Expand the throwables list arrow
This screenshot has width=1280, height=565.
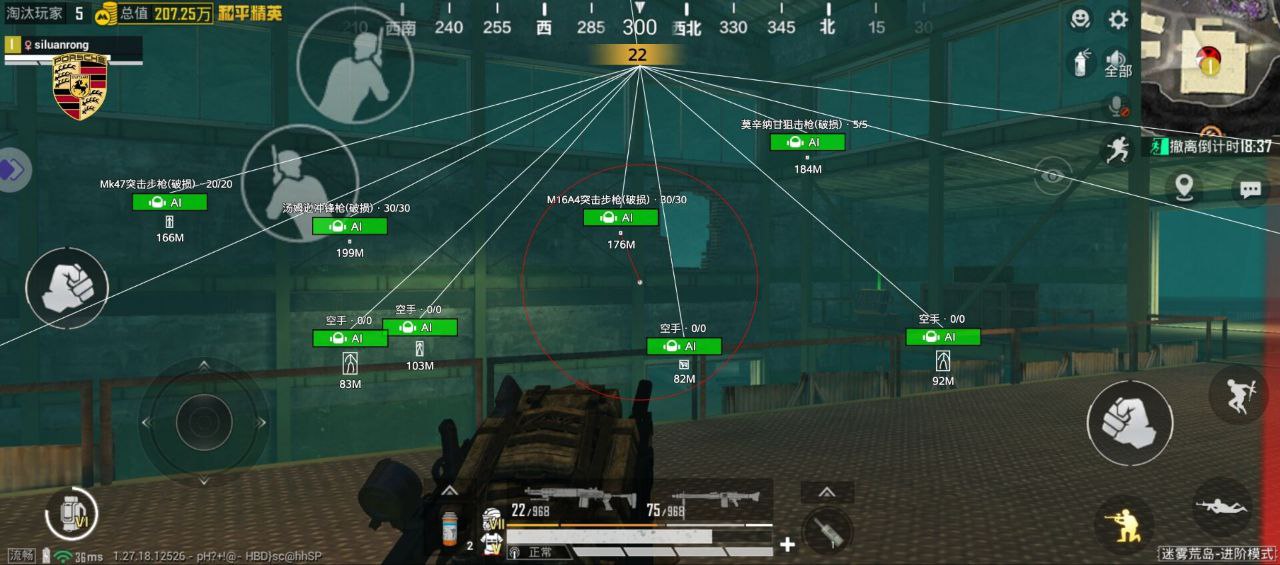tap(827, 492)
